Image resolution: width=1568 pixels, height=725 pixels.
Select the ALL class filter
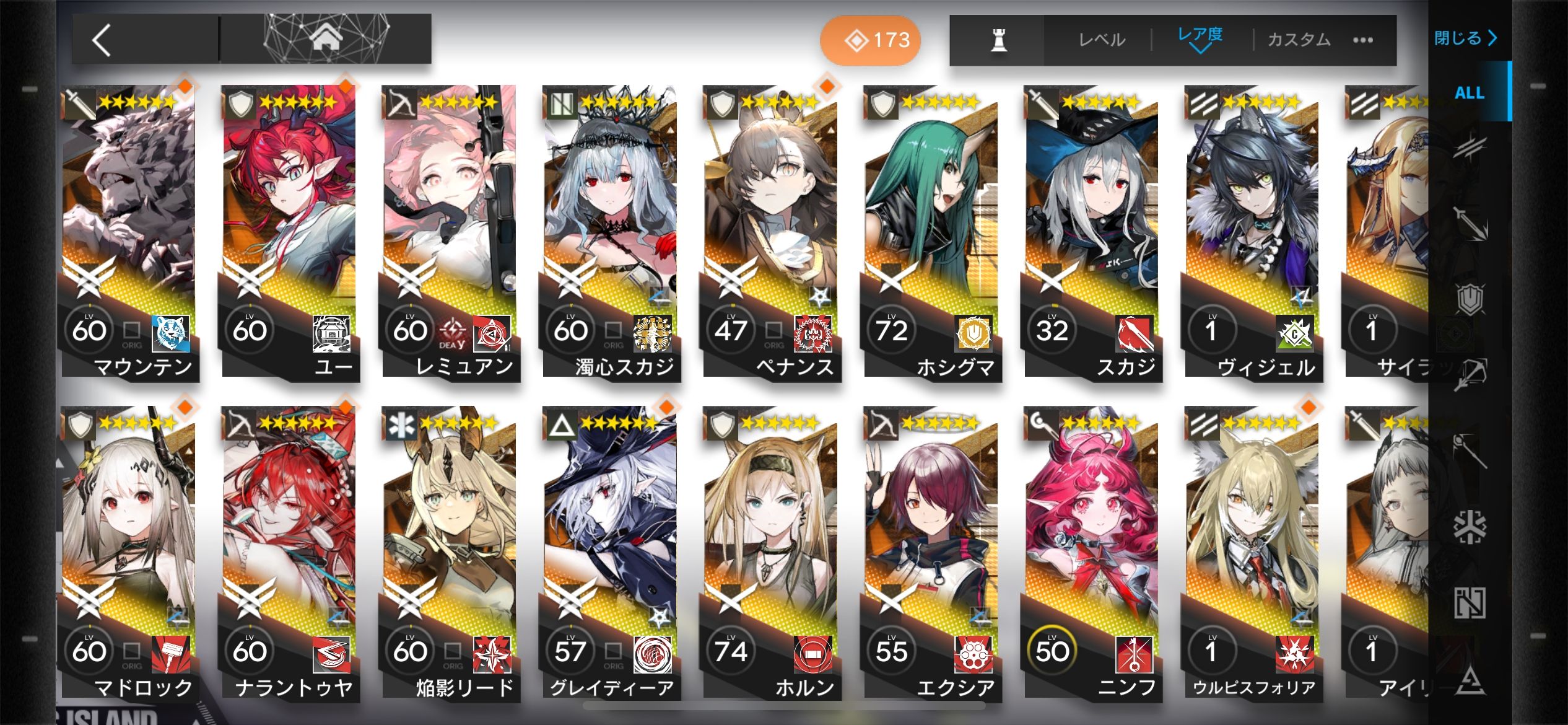[1469, 93]
